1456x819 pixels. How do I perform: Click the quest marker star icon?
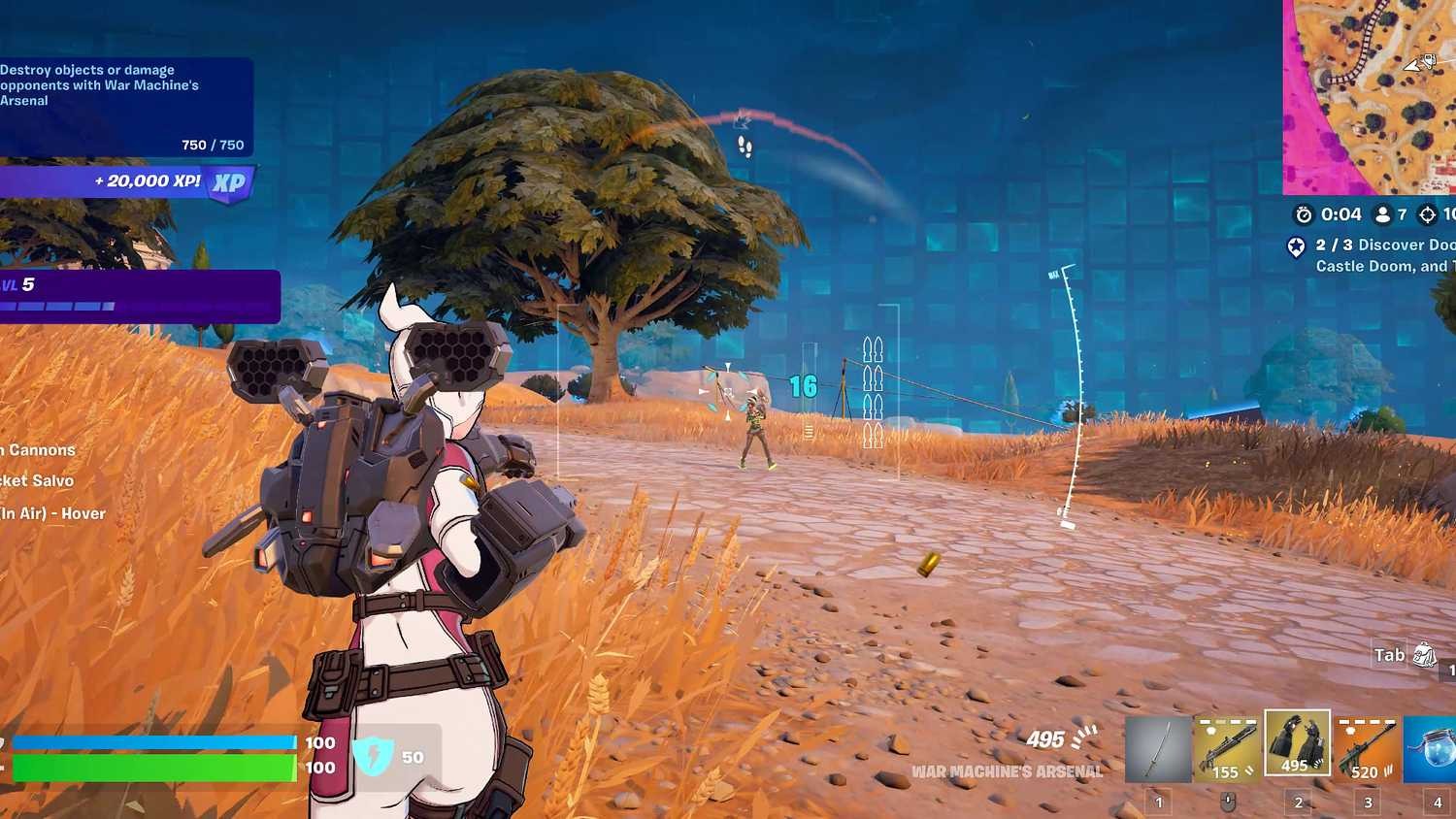click(1298, 248)
